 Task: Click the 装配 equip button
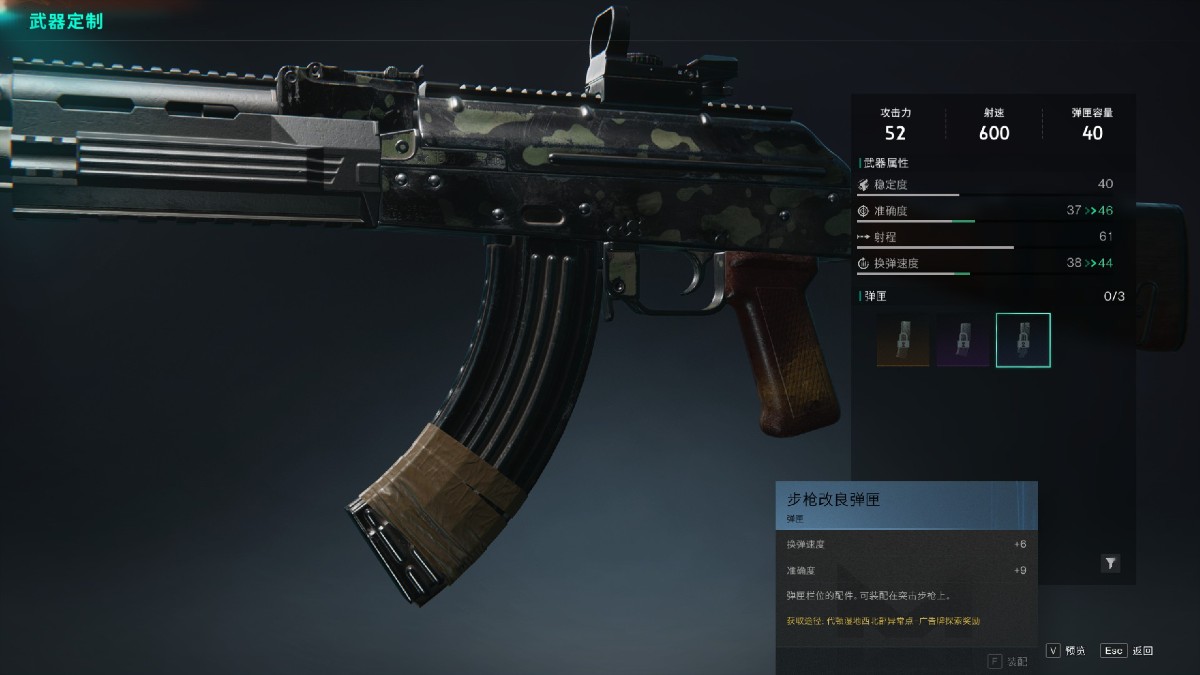pos(1007,661)
